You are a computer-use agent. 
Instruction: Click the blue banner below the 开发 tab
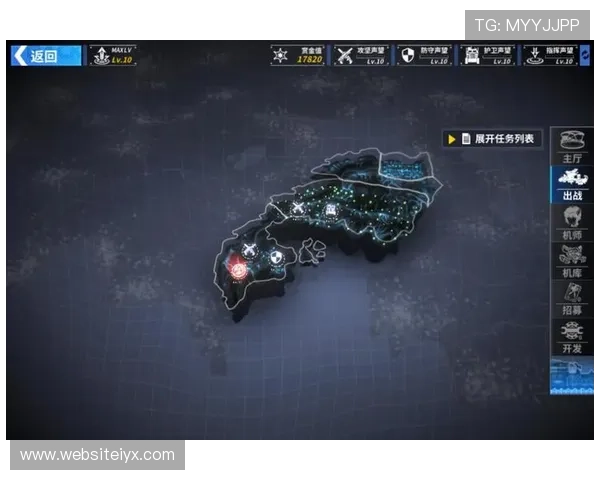(572, 376)
